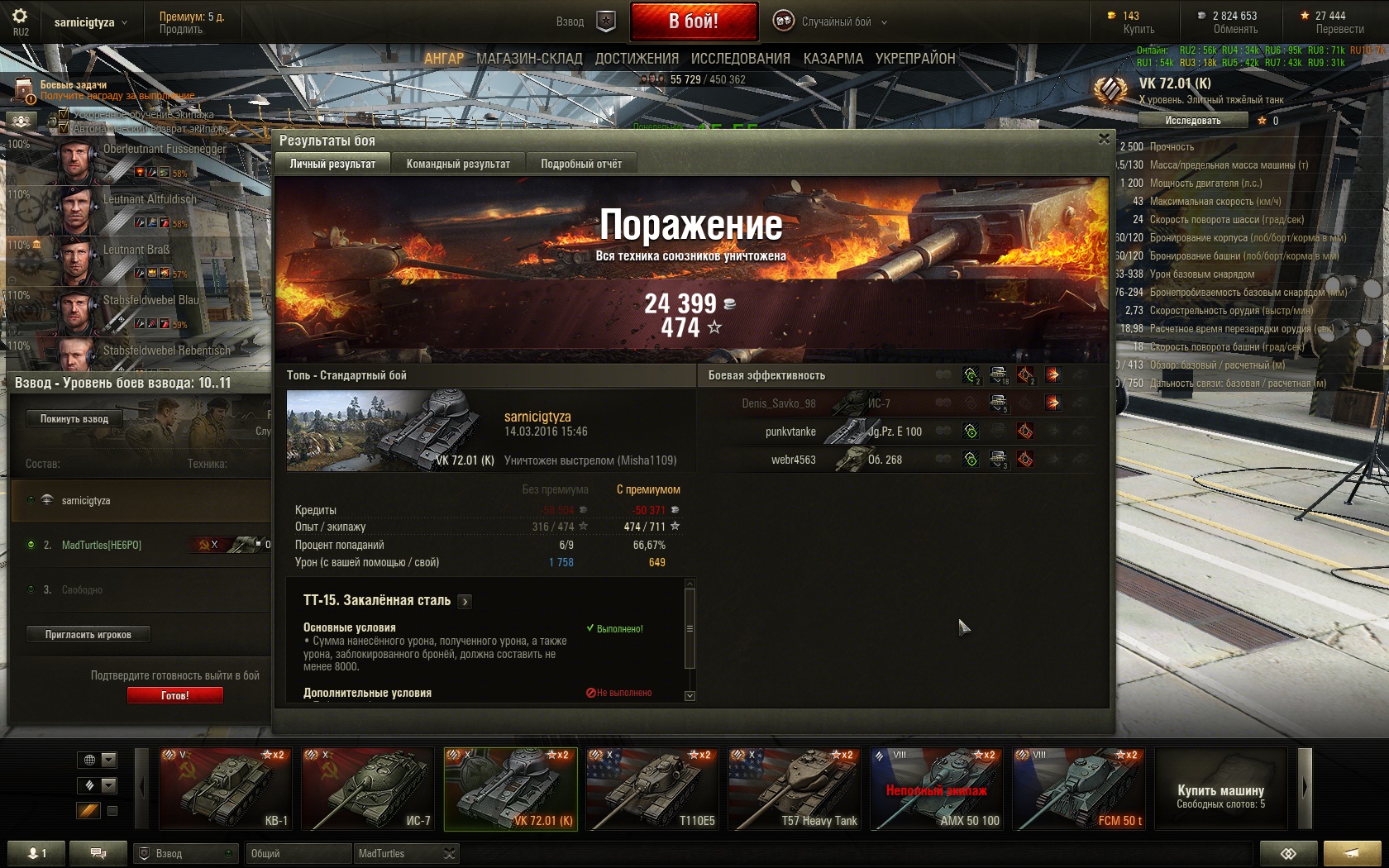Click the Исследовать research button
The image size is (1389, 868).
click(x=1192, y=121)
